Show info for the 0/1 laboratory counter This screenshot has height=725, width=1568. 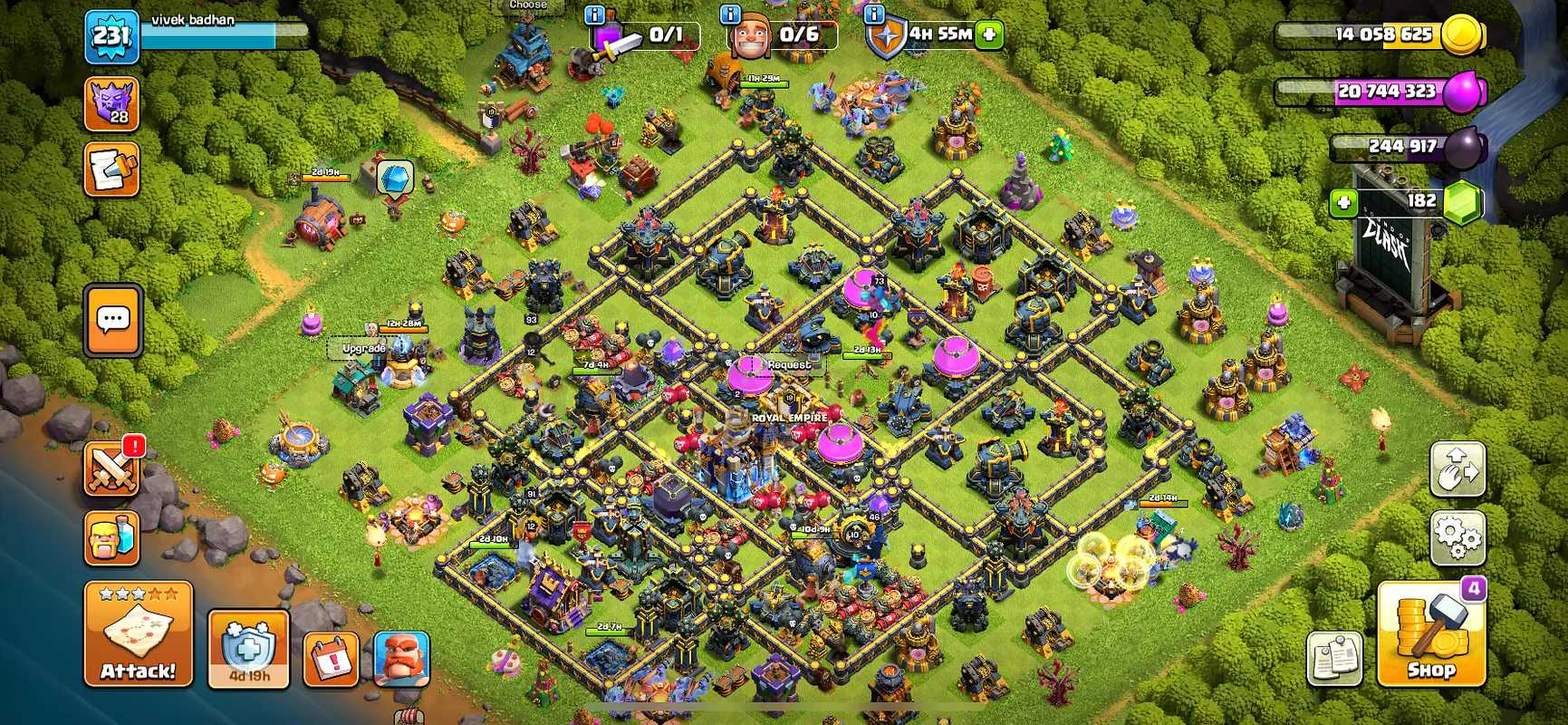595,14
